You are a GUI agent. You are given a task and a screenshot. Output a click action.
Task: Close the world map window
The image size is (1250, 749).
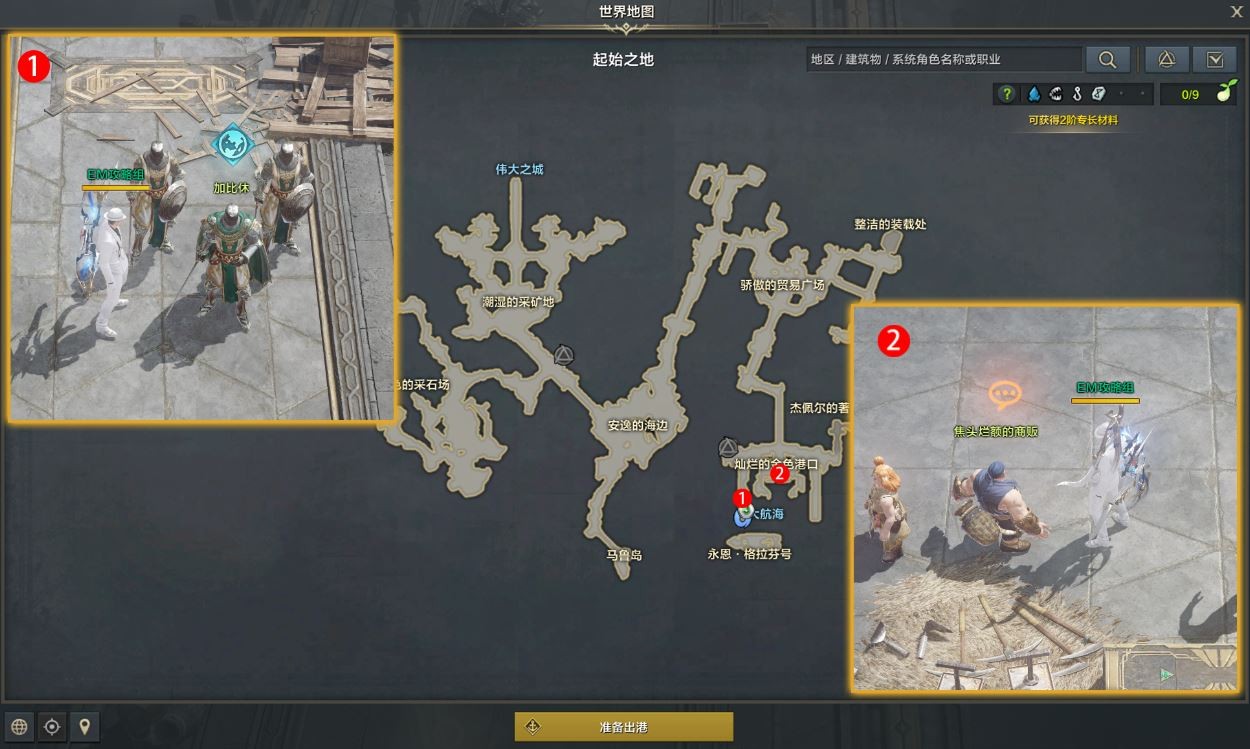[1236, 11]
